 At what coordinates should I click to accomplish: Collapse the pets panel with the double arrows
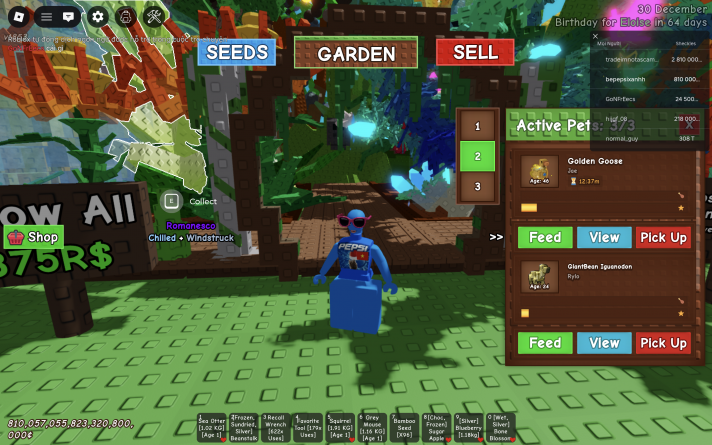496,237
